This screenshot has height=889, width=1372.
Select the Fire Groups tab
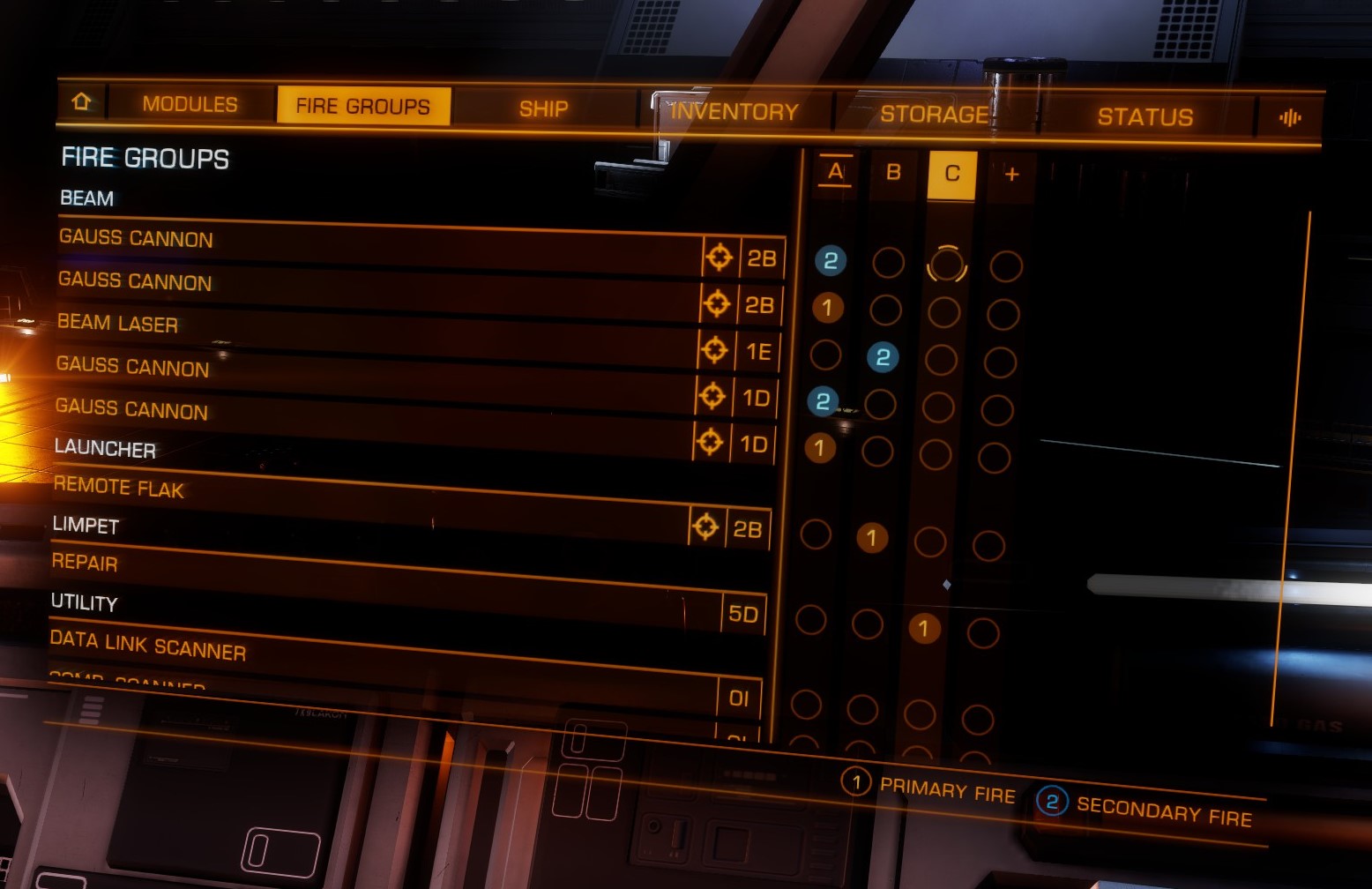(363, 107)
